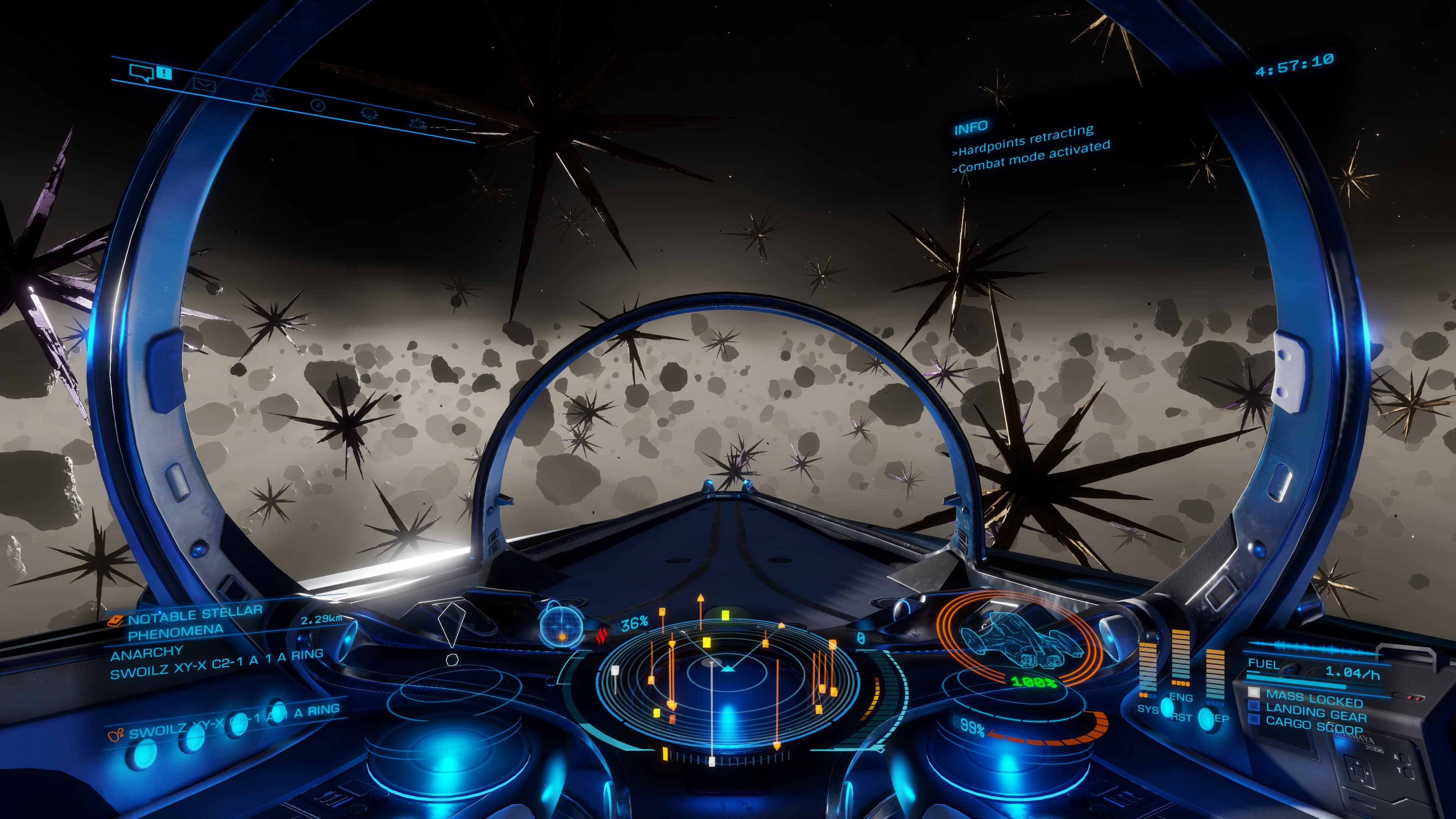Image resolution: width=1456 pixels, height=819 pixels.
Task: Switch to the social contacts tab
Action: click(261, 94)
